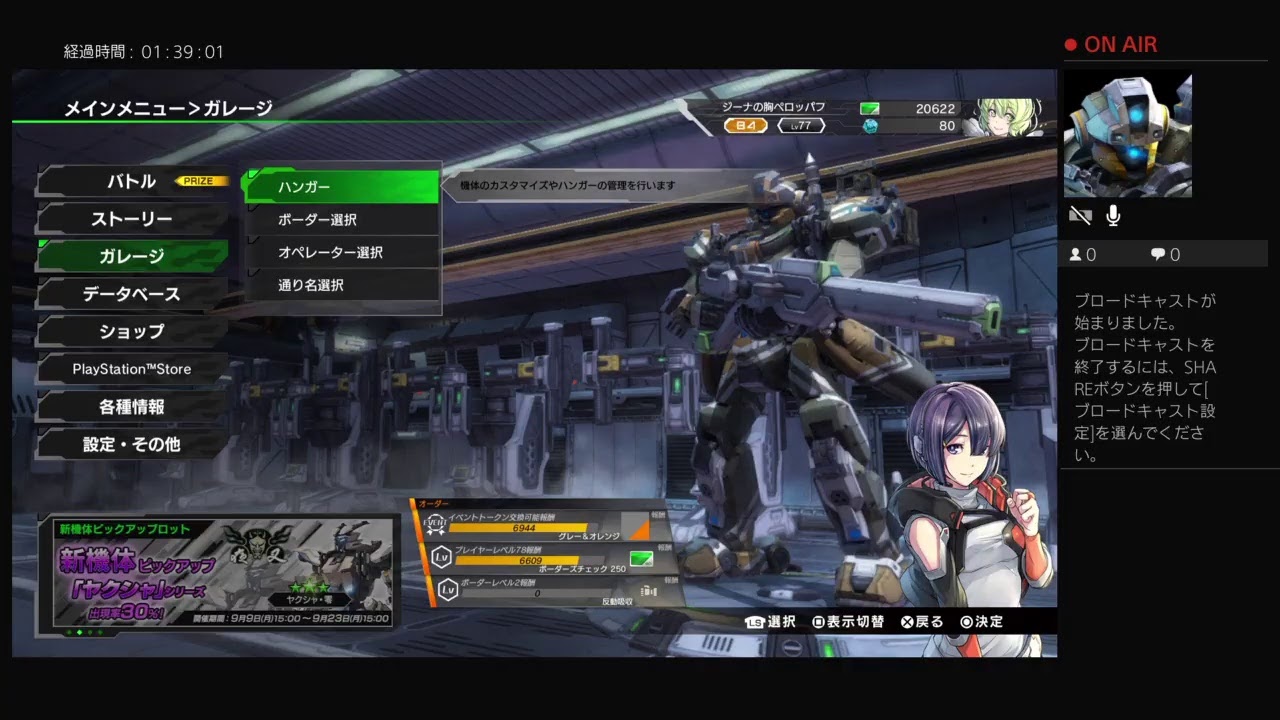Screen dimensions: 1280x720
Task: Open the バトル menu entry
Action: click(x=132, y=182)
